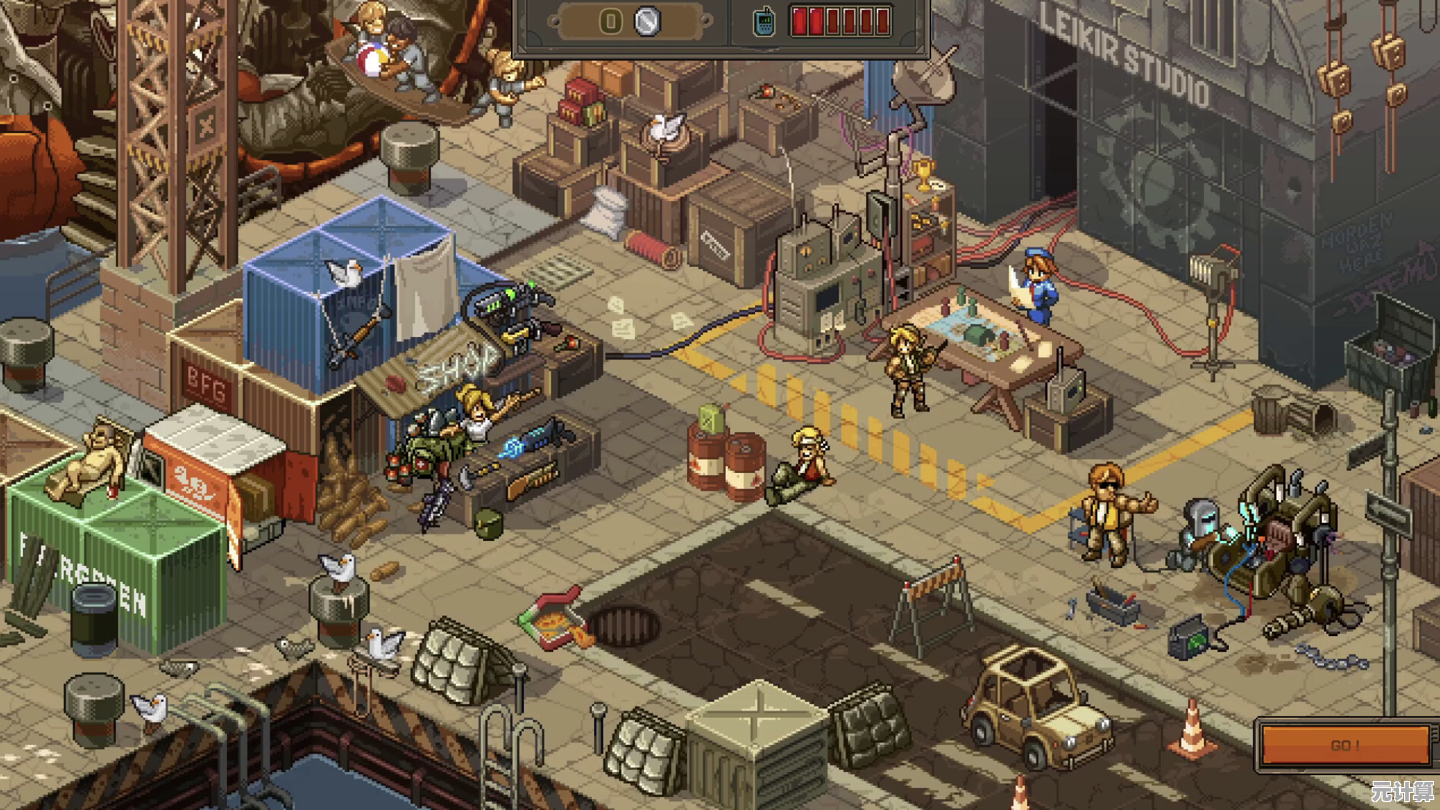Click the orange GO! button
1440x810 pixels.
[1345, 746]
